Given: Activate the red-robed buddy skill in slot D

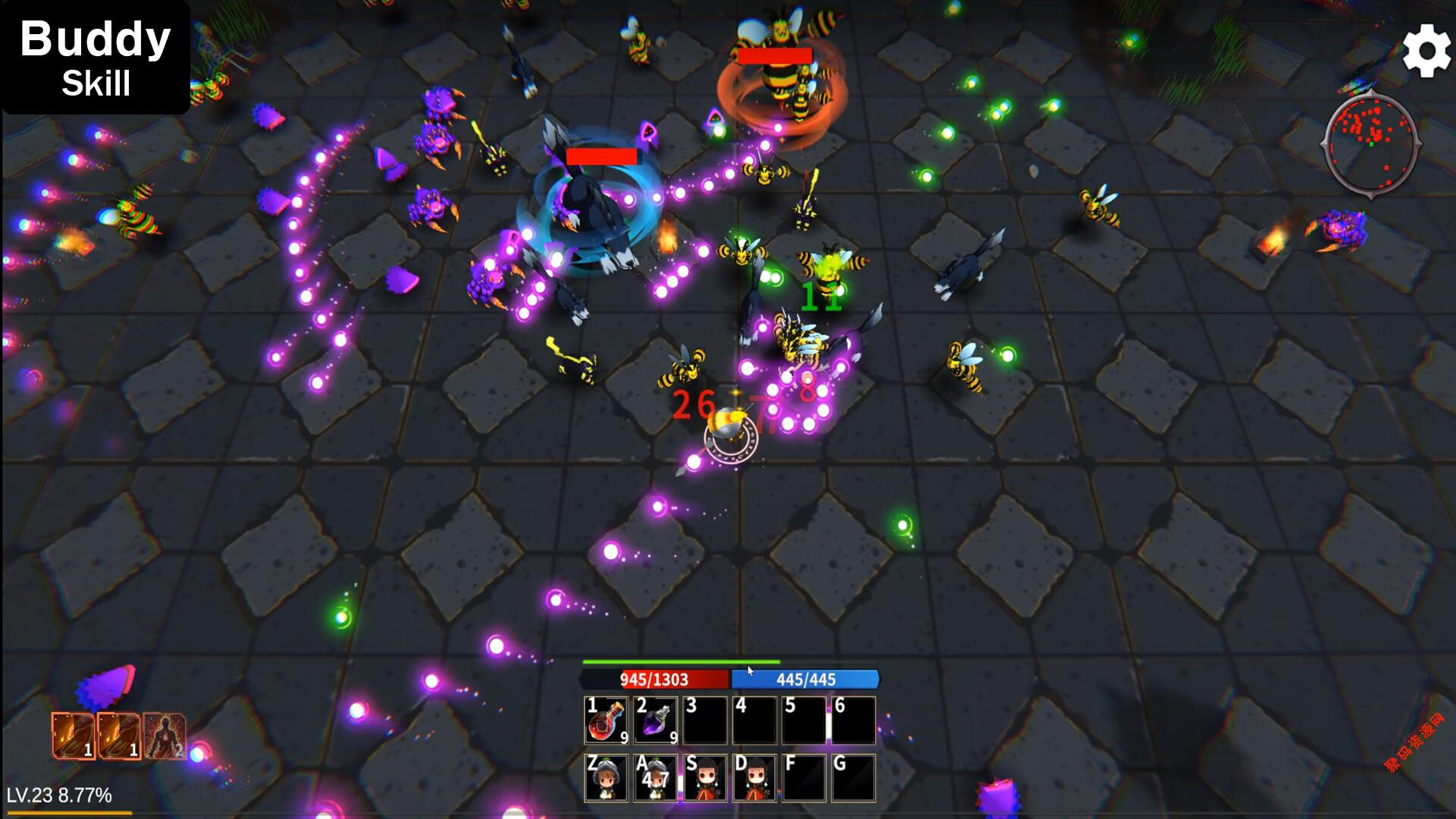Looking at the screenshot, I should [x=755, y=778].
